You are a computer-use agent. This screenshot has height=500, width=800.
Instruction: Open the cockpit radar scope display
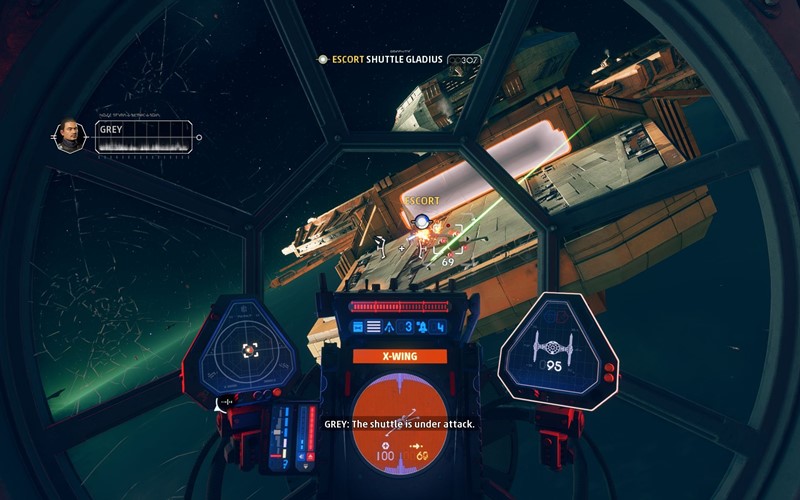point(249,349)
